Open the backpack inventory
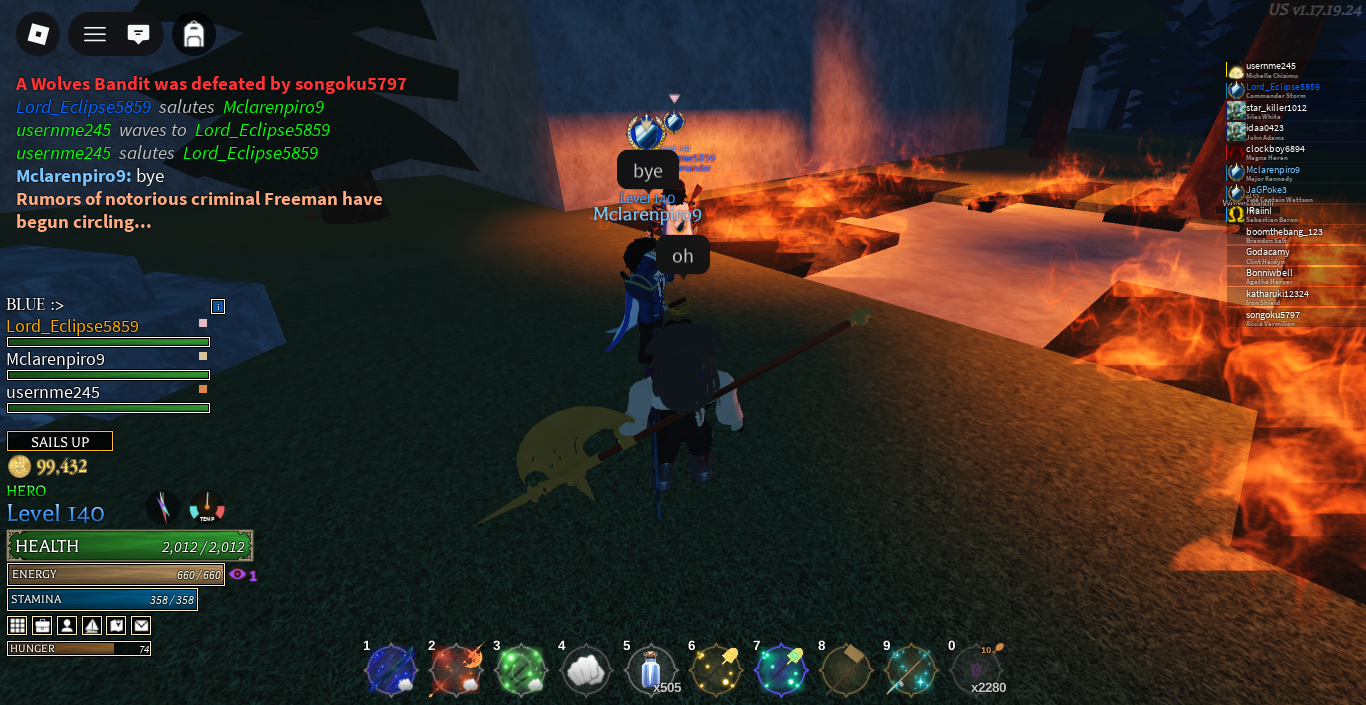This screenshot has height=705, width=1366. [194, 34]
